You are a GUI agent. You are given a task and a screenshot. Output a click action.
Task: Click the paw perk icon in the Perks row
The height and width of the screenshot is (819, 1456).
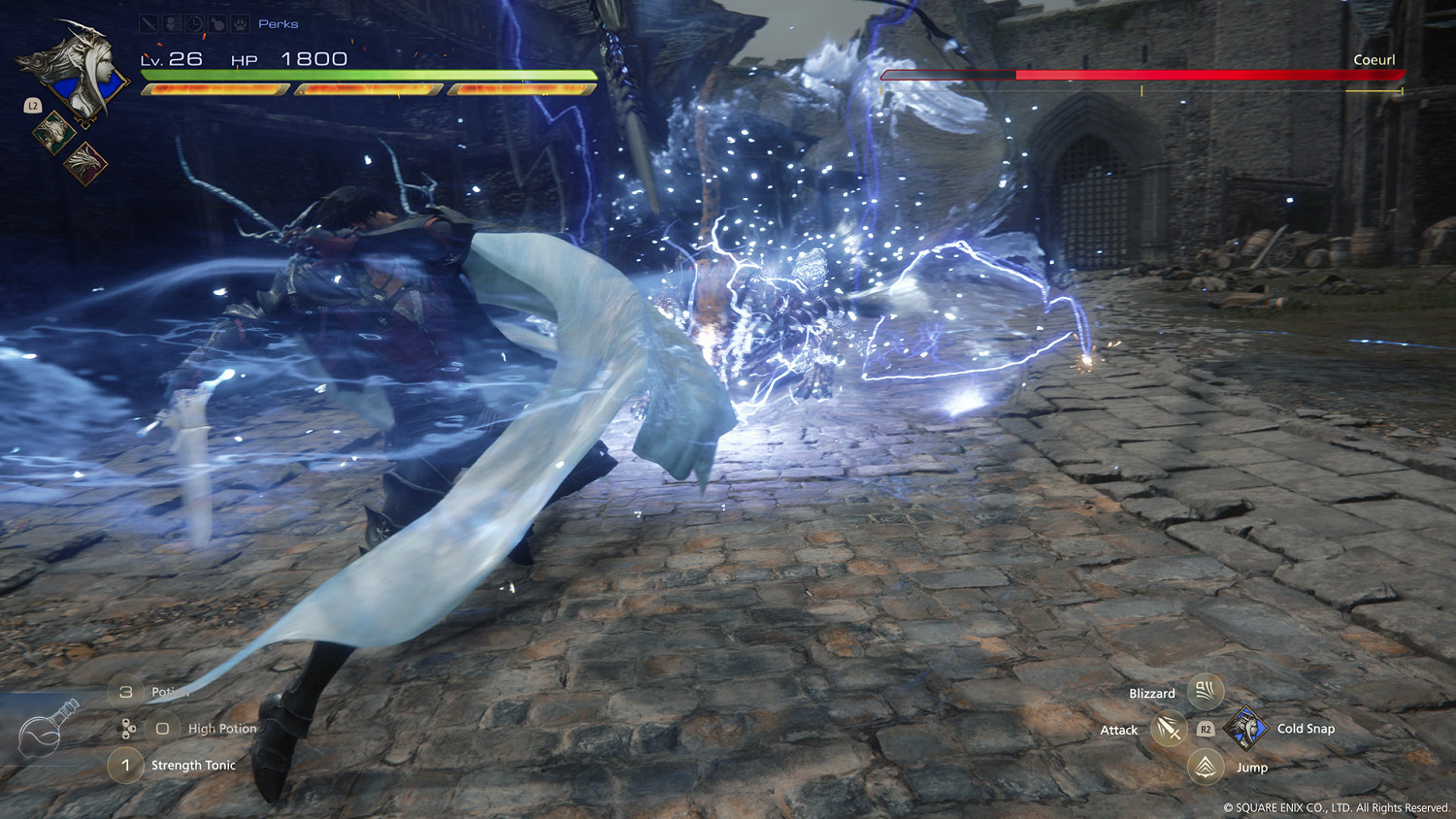(x=240, y=23)
